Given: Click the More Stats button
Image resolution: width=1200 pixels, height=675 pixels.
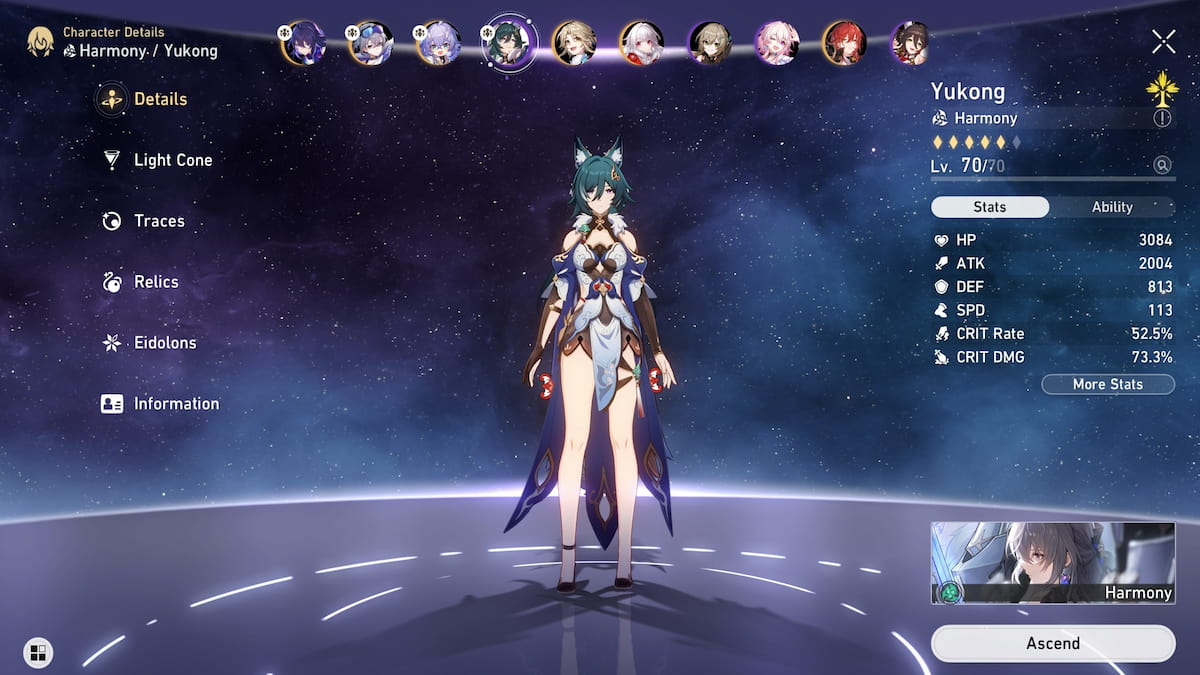Looking at the screenshot, I should point(1107,384).
